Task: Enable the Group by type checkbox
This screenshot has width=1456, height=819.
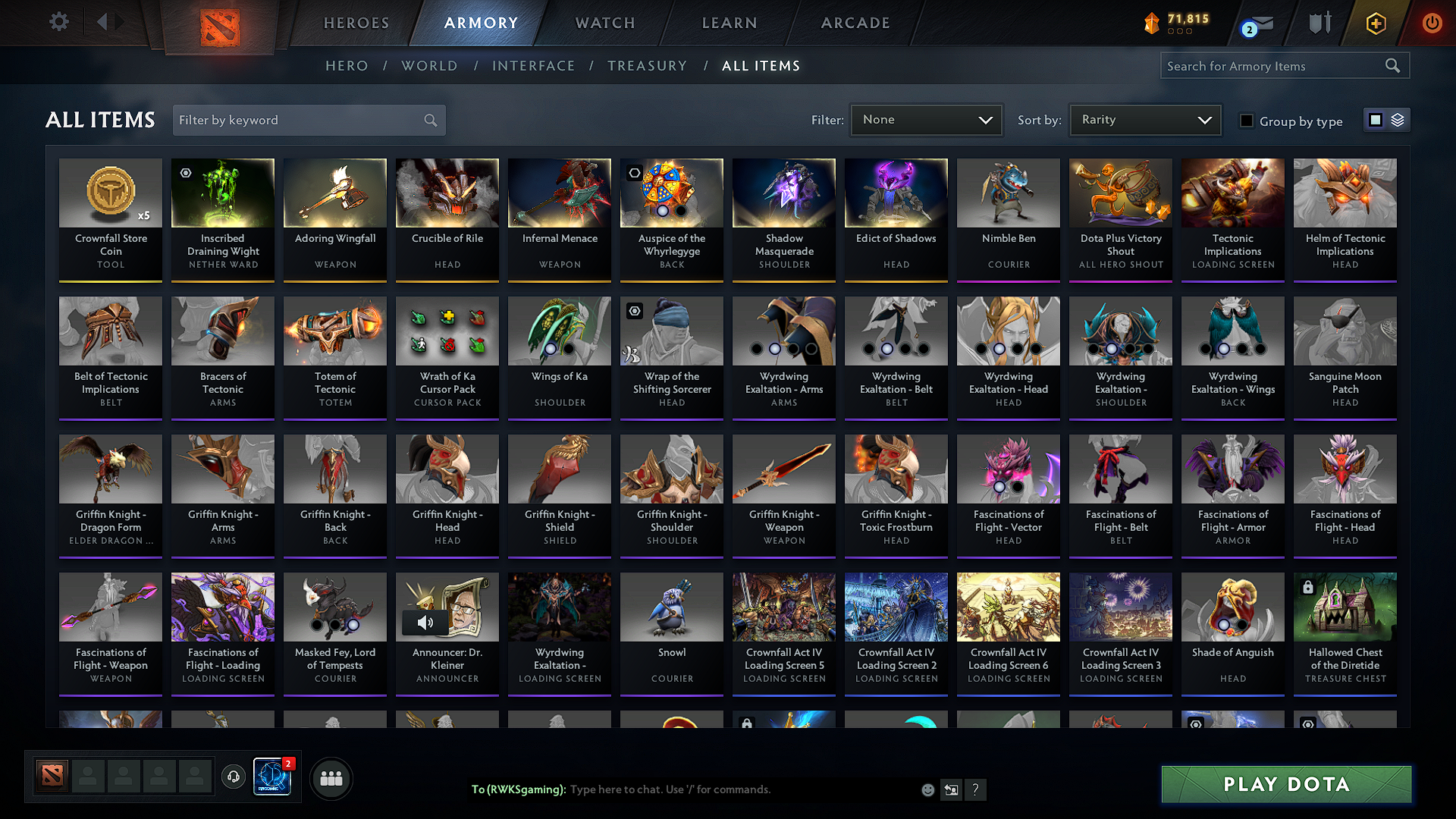Action: pos(1246,121)
